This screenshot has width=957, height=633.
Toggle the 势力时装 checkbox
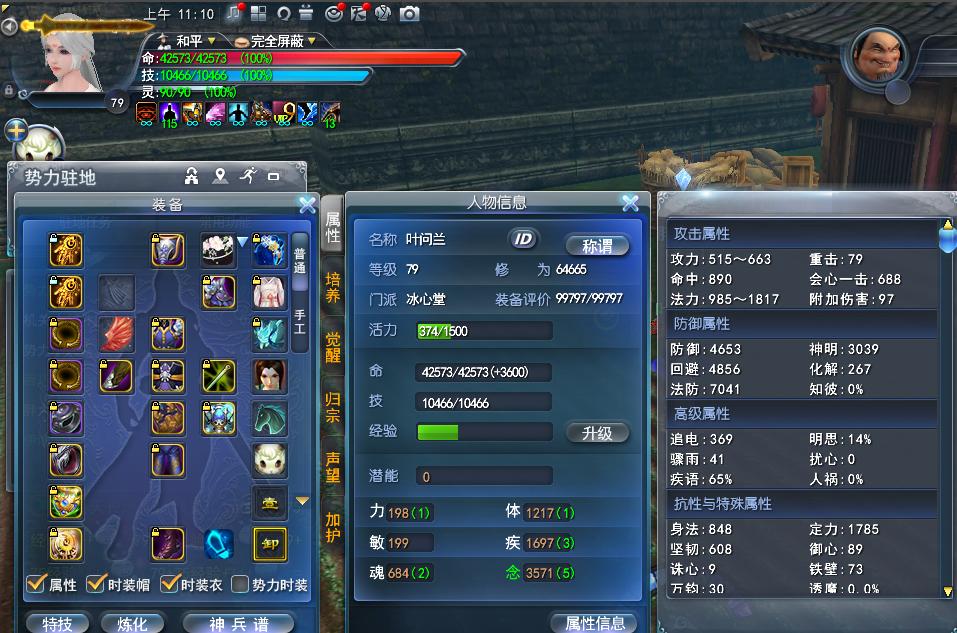pyautogui.click(x=240, y=584)
